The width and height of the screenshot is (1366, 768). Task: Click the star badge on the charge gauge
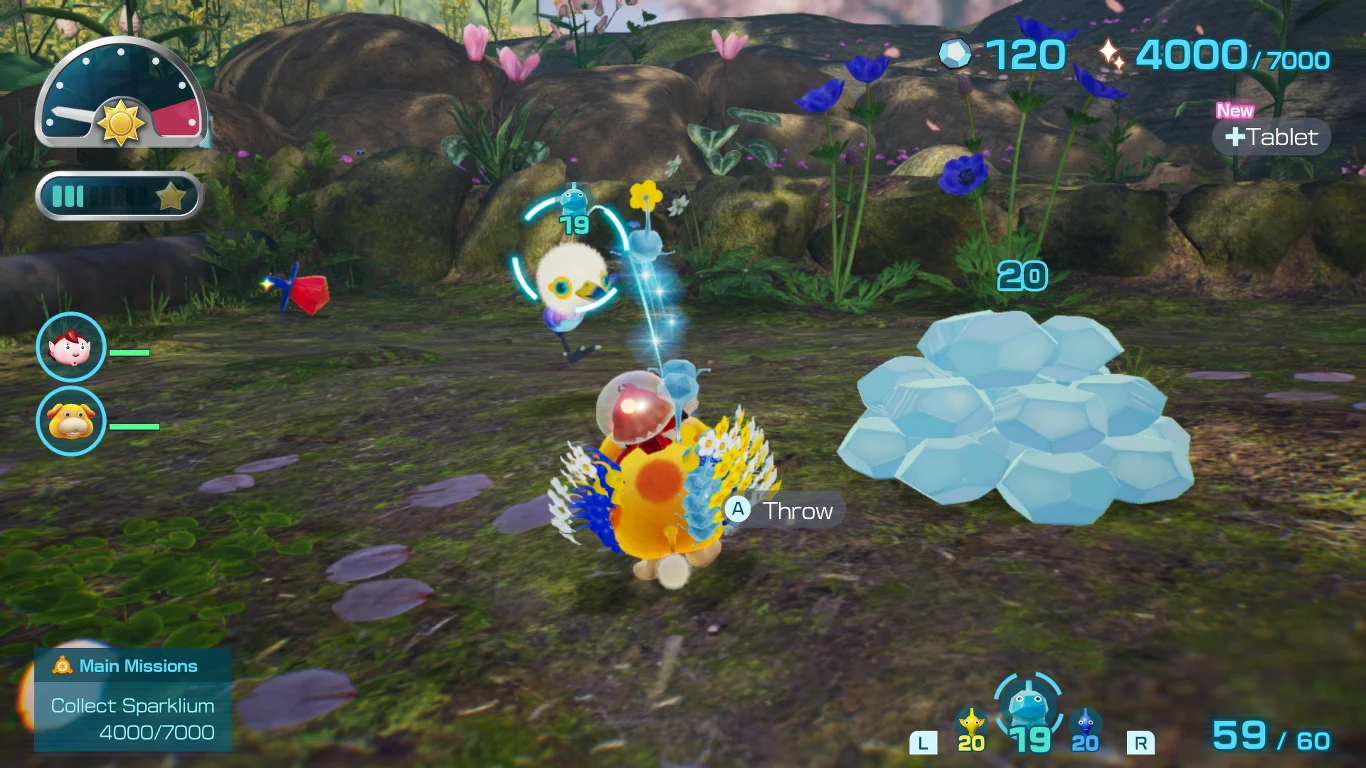click(x=169, y=197)
